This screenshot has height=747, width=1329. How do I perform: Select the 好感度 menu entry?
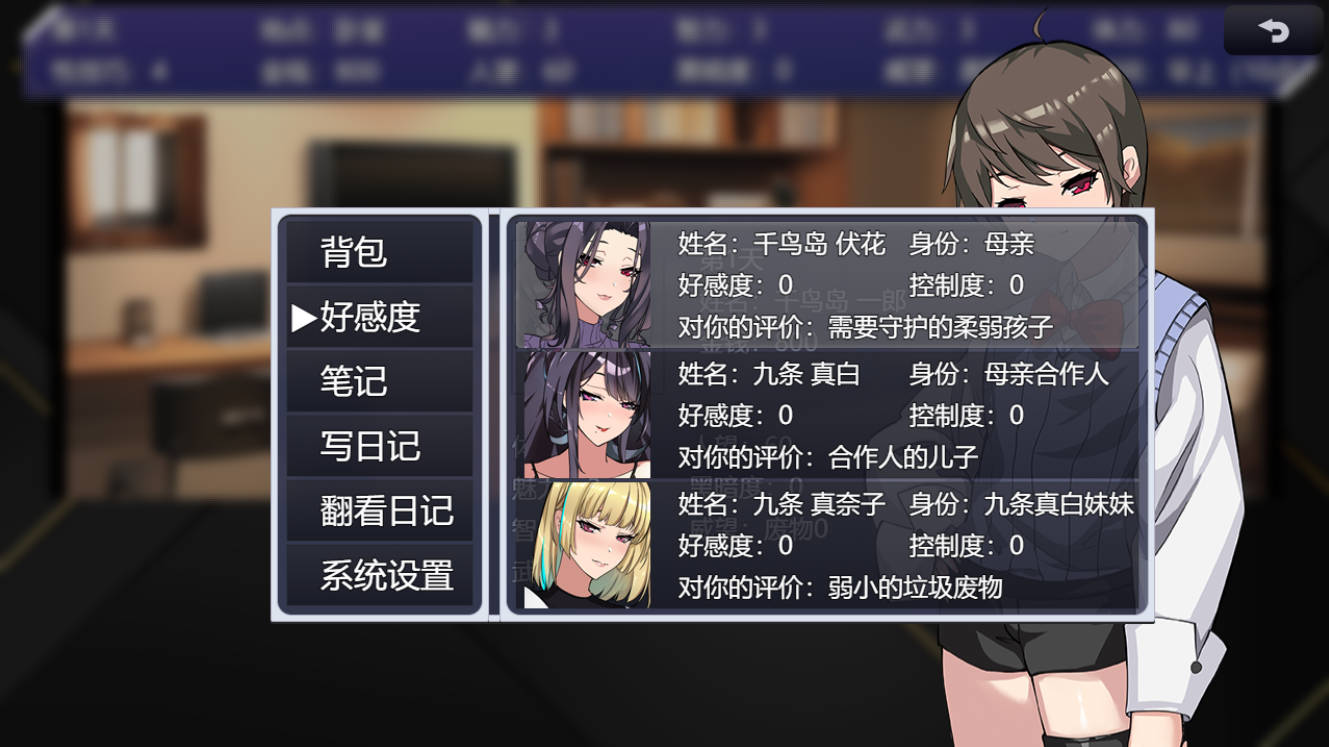(x=380, y=316)
